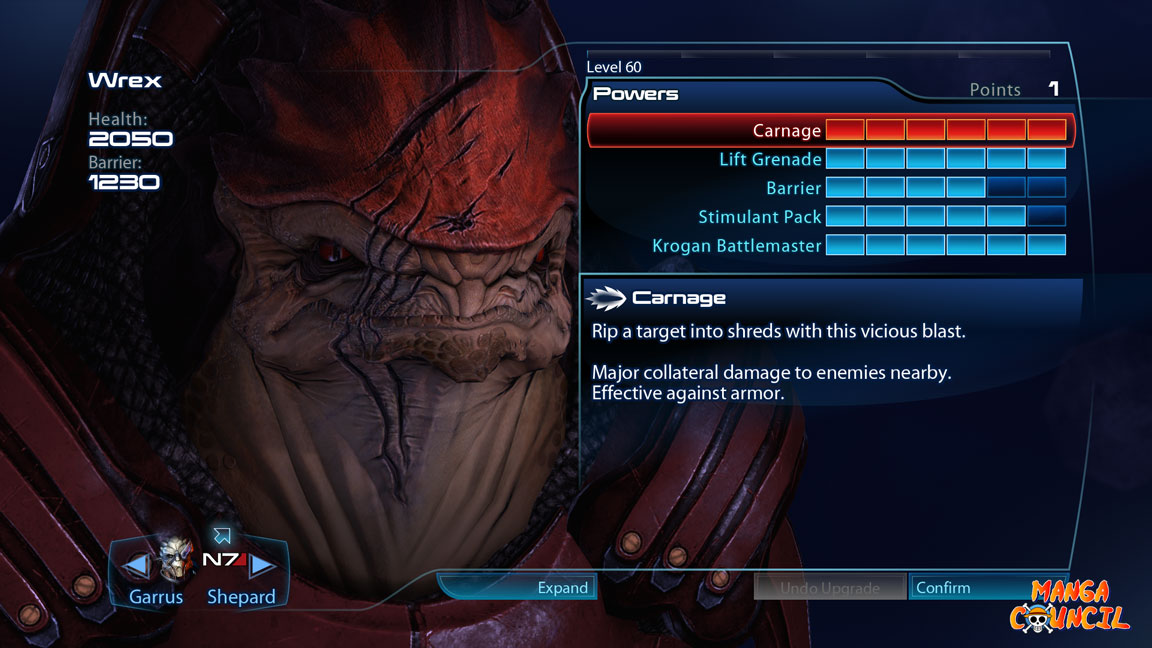Select the Carnage power row
The height and width of the screenshot is (648, 1152).
[787, 130]
